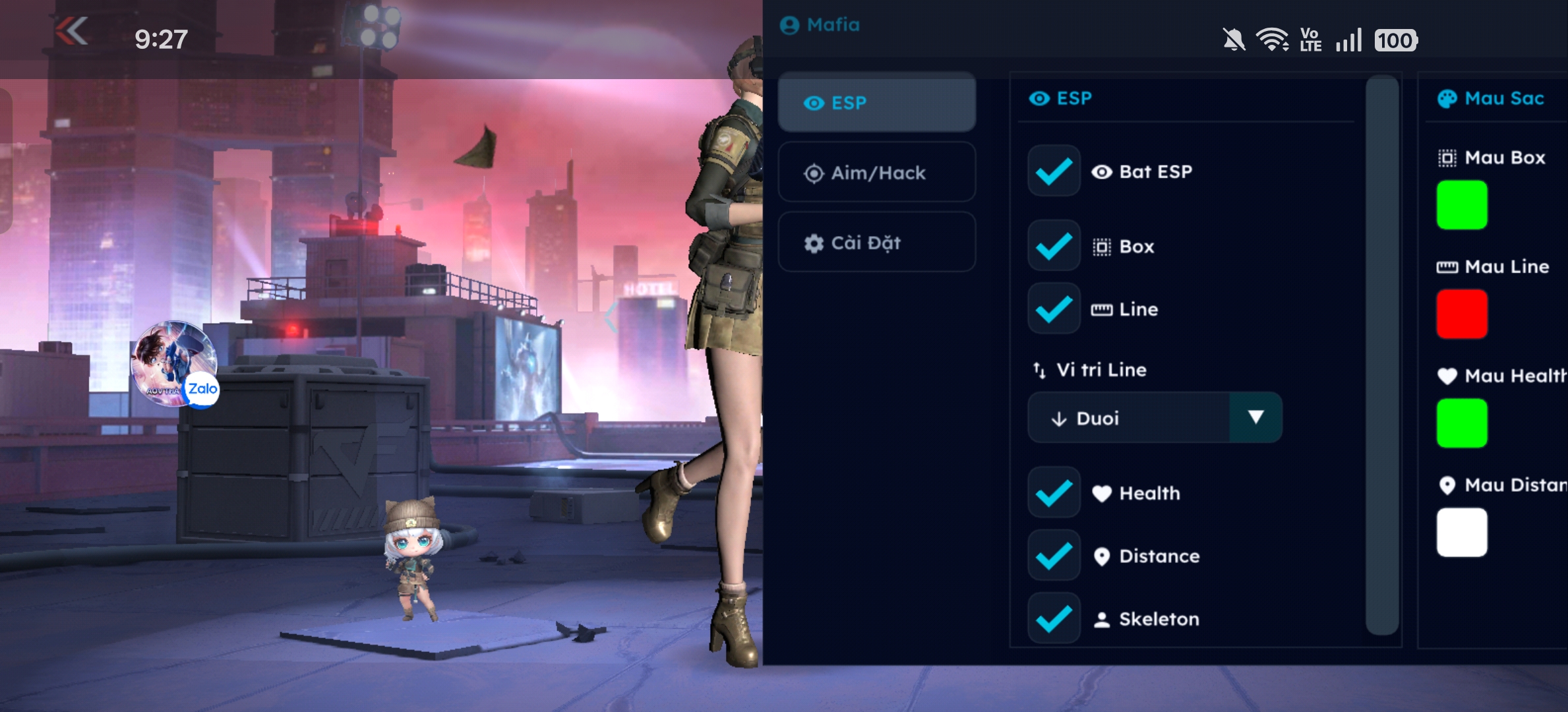The height and width of the screenshot is (712, 1568).
Task: Switch to the Aim/Hack tab
Action: tap(877, 172)
